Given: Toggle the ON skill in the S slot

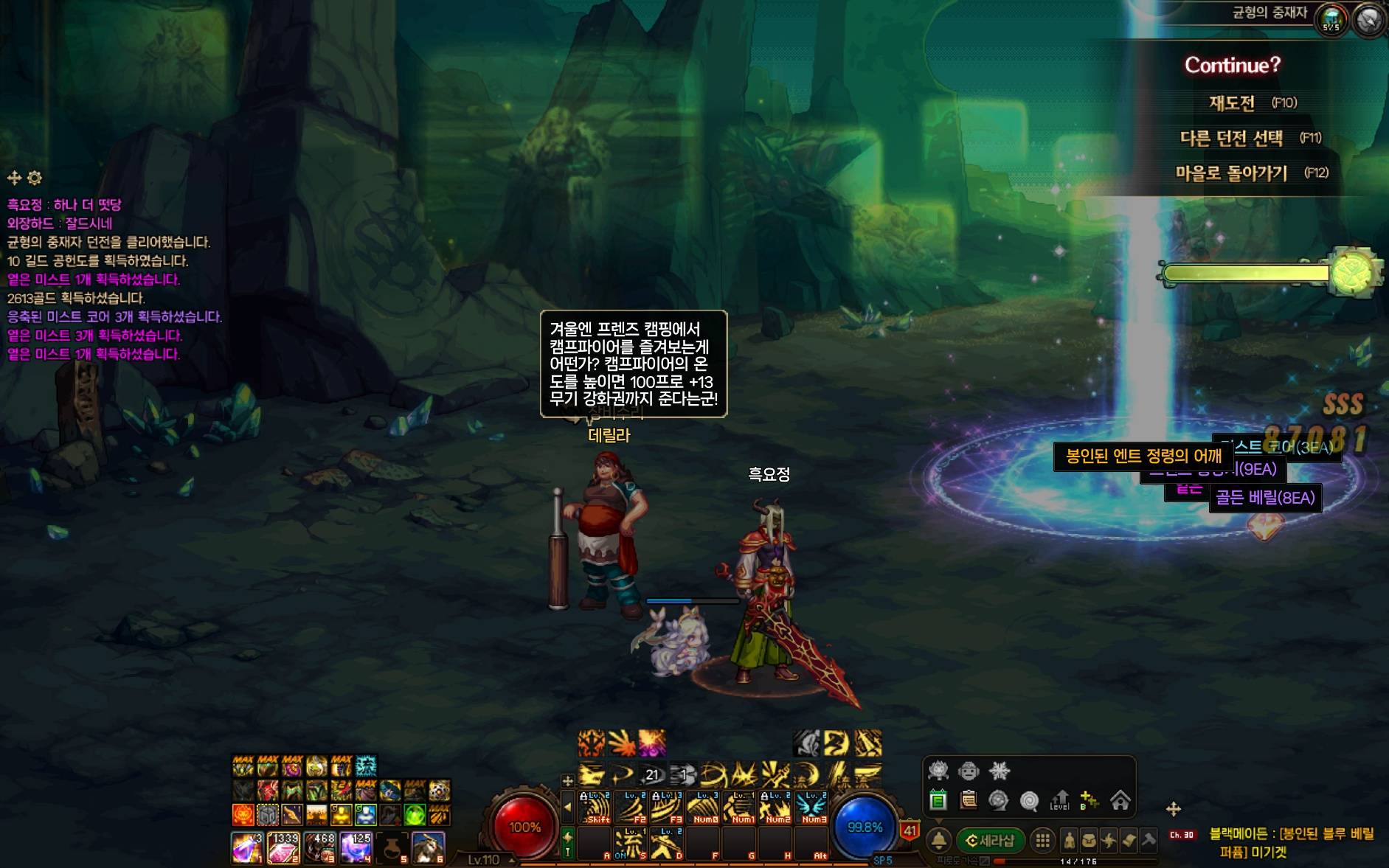Looking at the screenshot, I should tap(631, 843).
